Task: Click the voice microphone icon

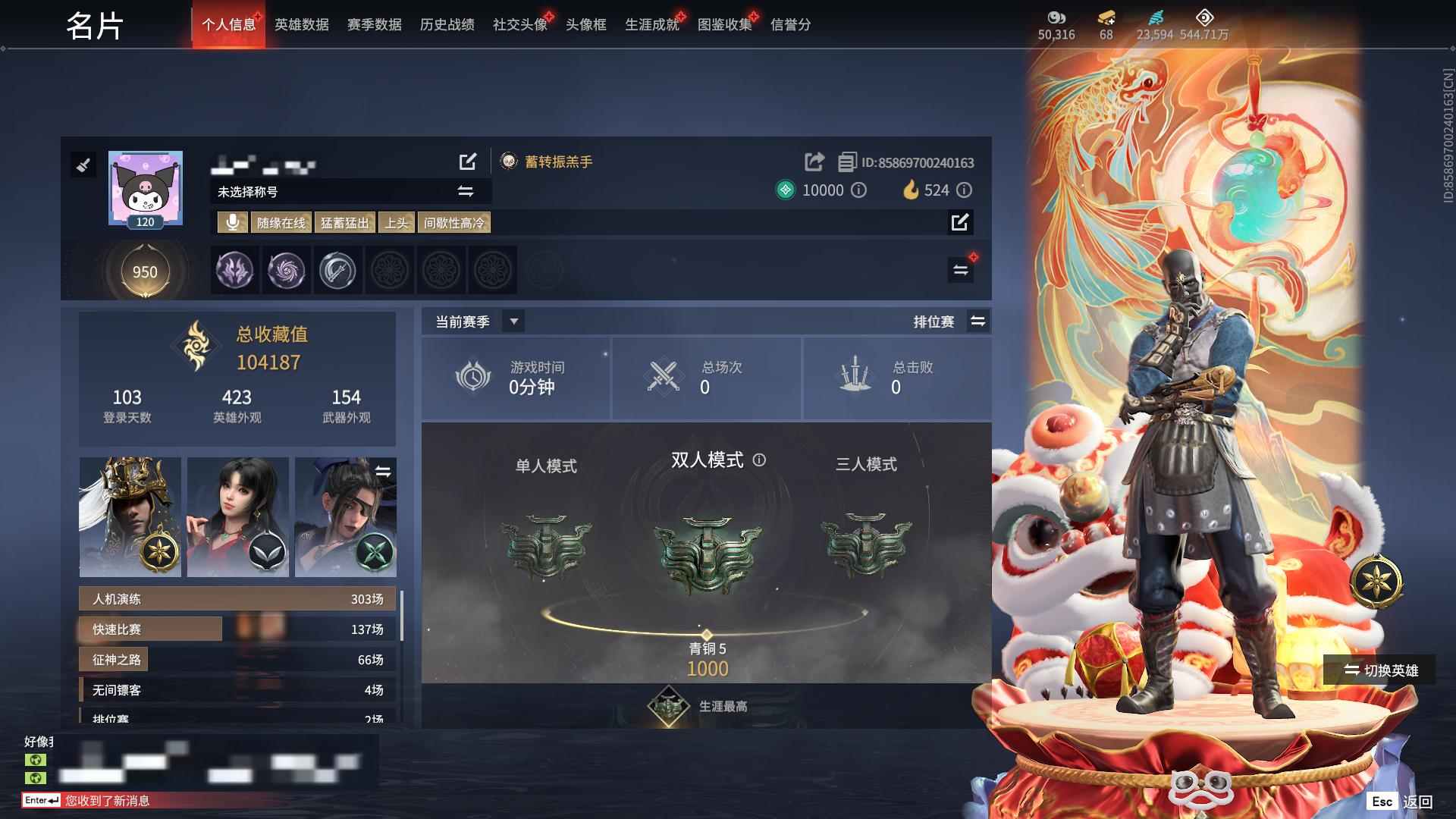Action: 233,222
